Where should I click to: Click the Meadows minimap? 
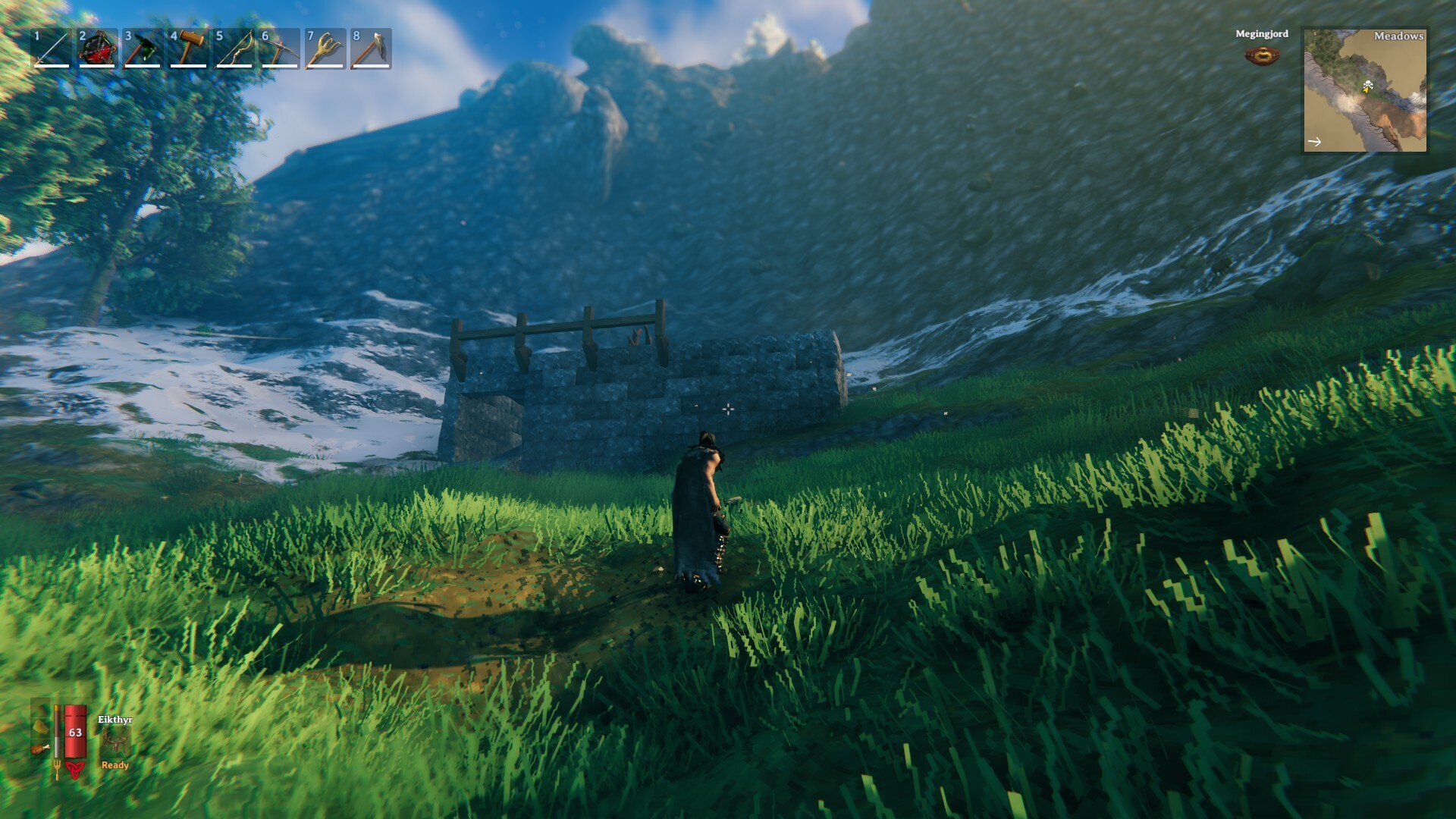click(1364, 90)
